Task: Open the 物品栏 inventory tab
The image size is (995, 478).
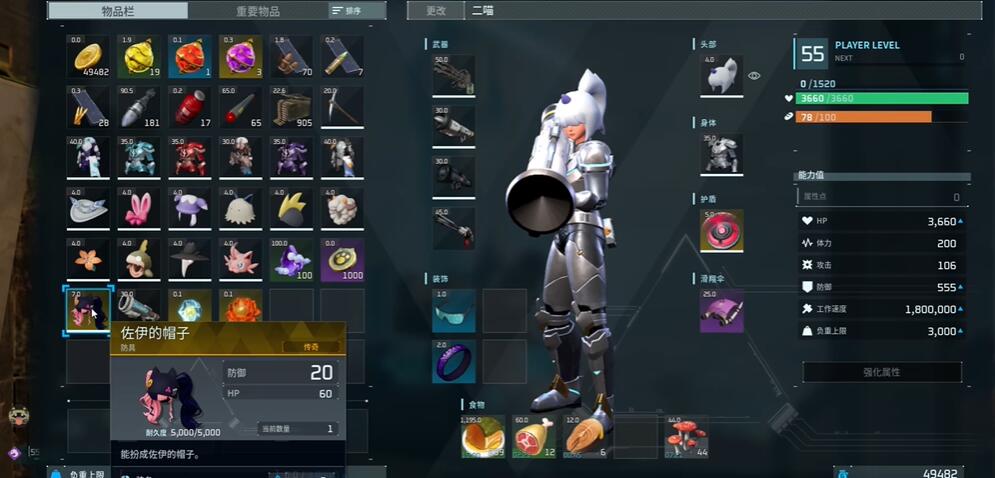Action: tap(119, 11)
